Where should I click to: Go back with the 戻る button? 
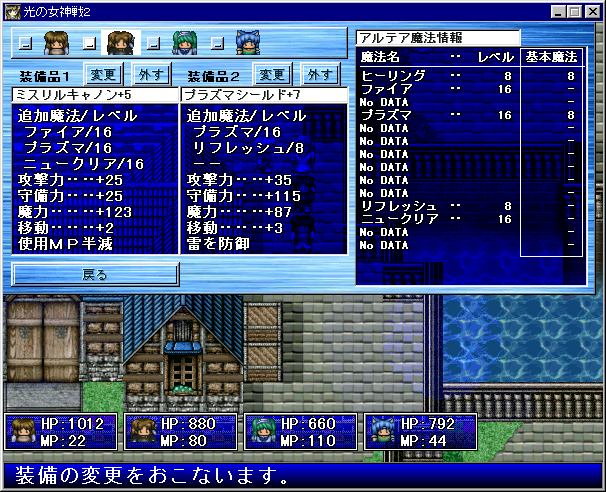coord(96,273)
